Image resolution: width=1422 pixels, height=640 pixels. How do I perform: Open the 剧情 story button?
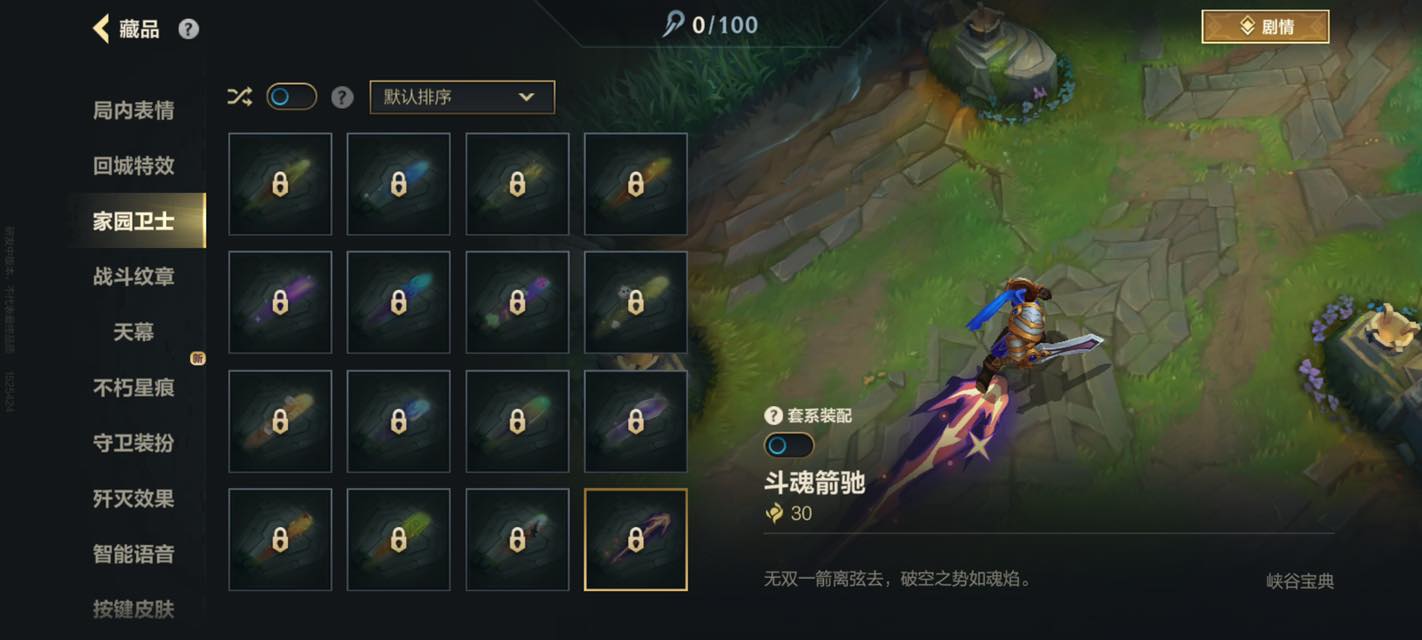pos(1265,27)
